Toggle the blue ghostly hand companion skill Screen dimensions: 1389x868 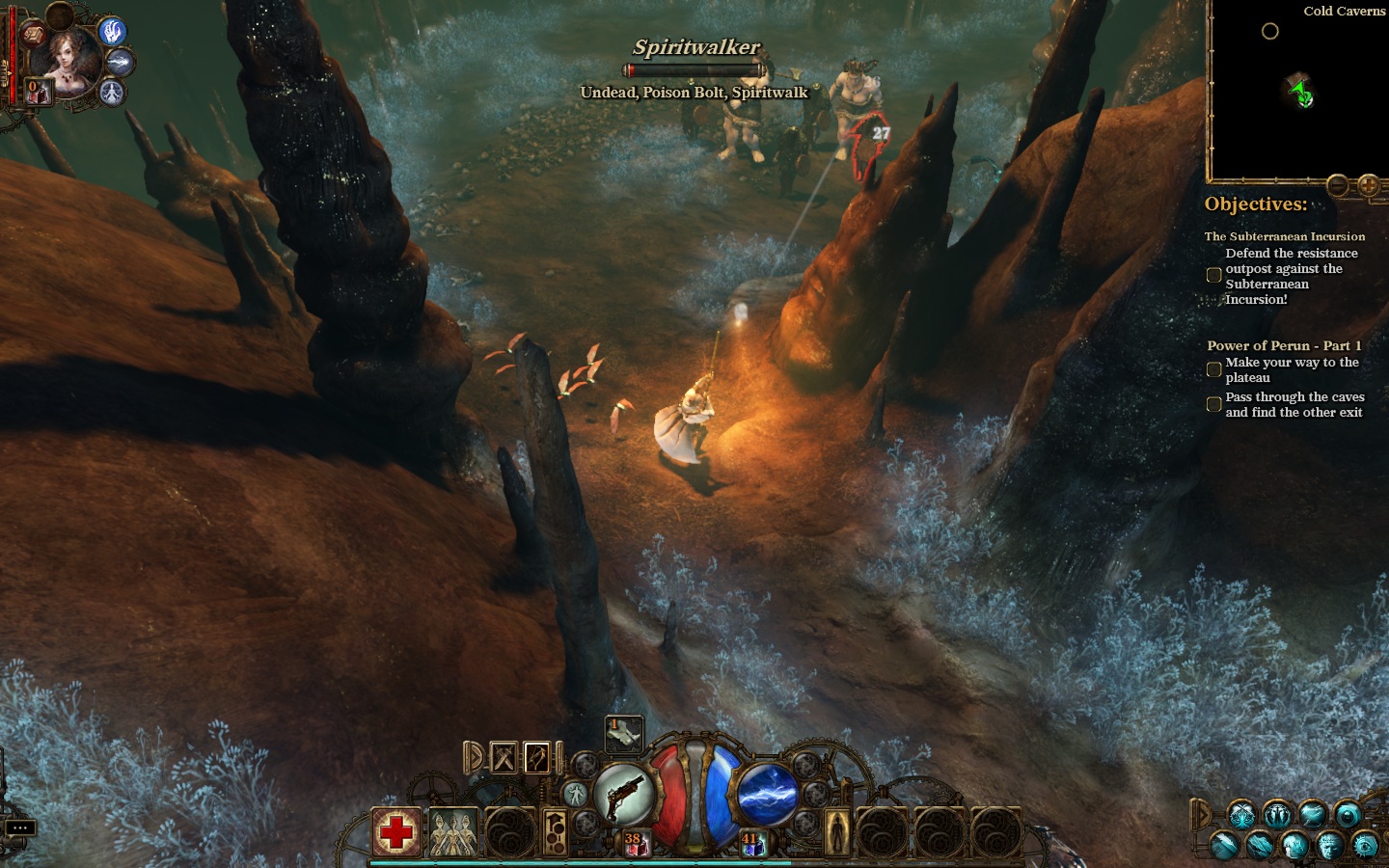[x=113, y=32]
